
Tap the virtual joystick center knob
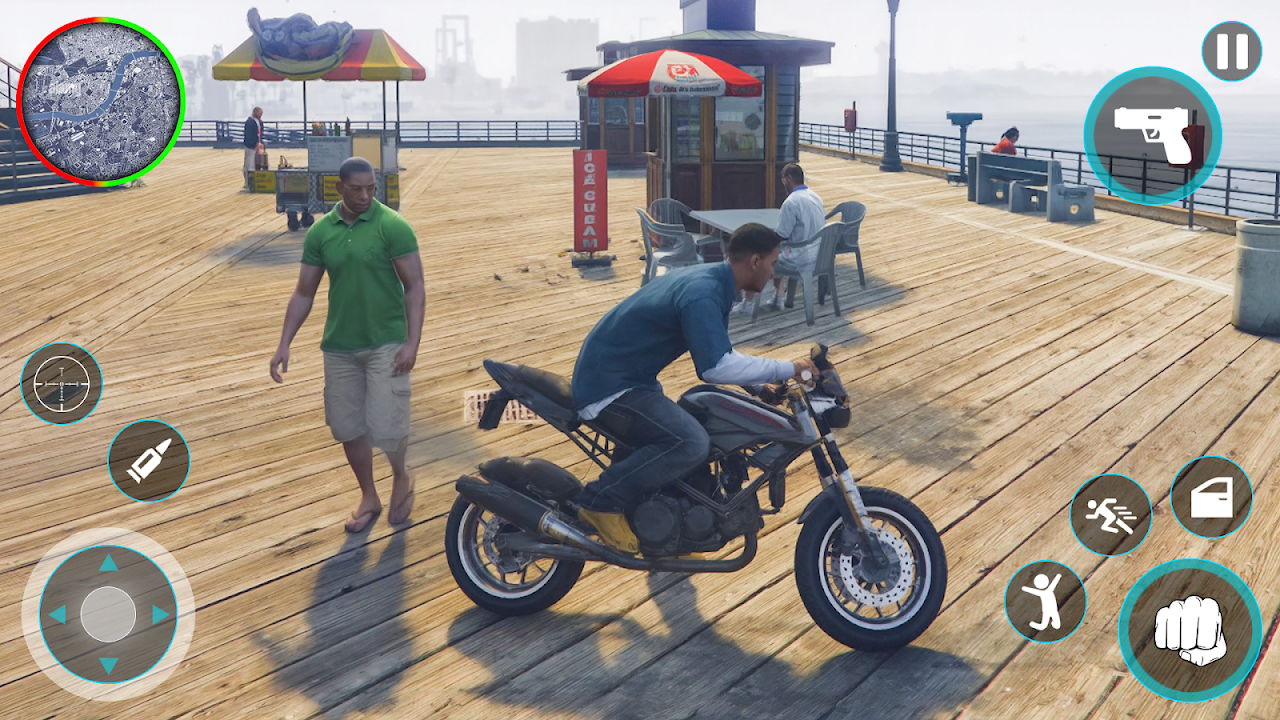pyautogui.click(x=108, y=614)
